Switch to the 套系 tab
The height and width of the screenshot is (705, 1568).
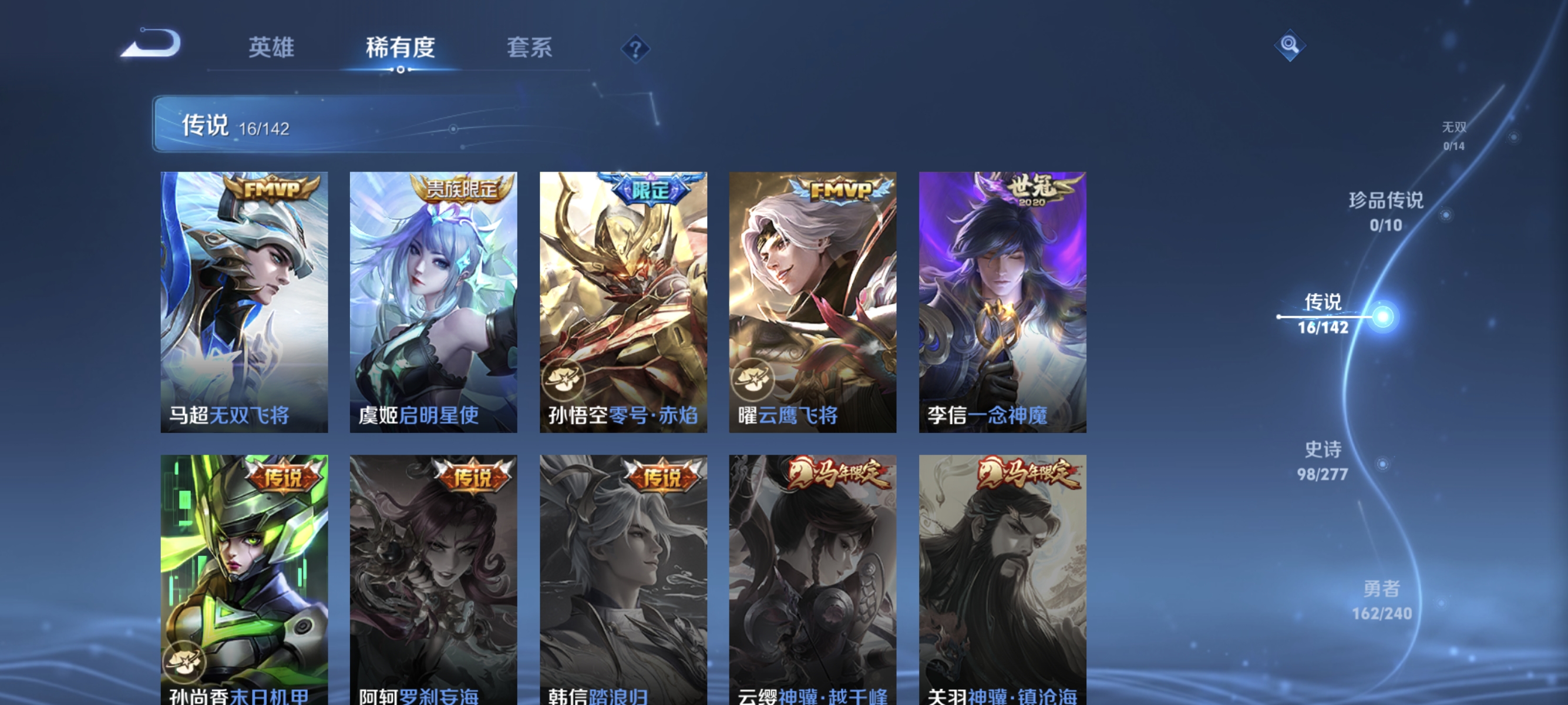531,48
